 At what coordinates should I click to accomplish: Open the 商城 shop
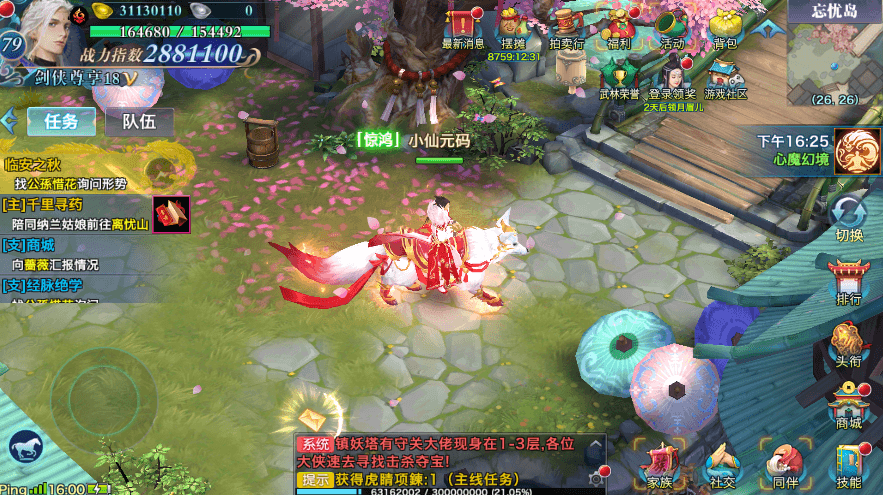[849, 406]
